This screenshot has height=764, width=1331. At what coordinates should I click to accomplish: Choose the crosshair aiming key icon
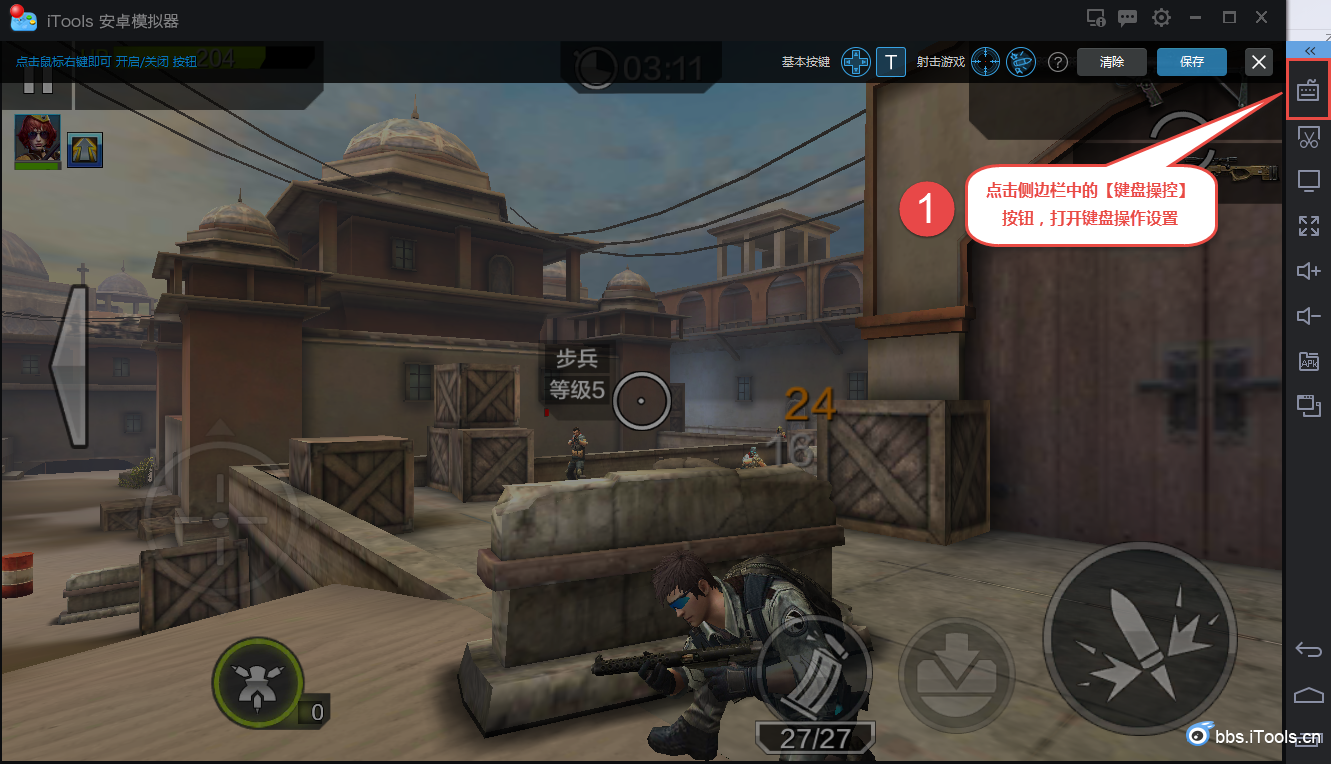(986, 62)
